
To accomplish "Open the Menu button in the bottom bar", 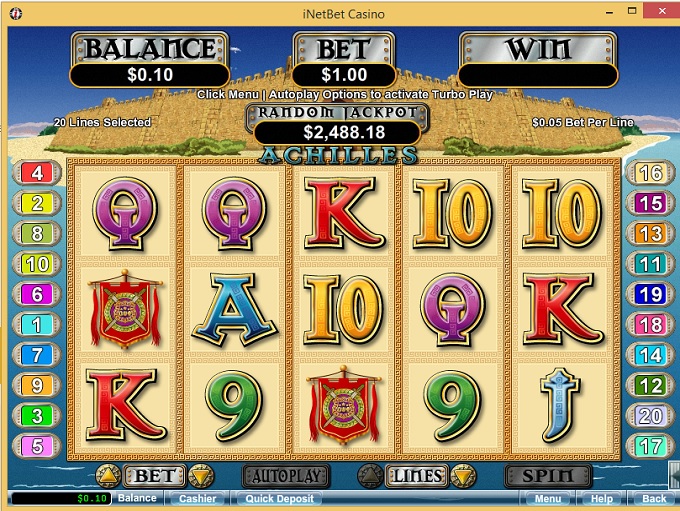I will coord(547,498).
